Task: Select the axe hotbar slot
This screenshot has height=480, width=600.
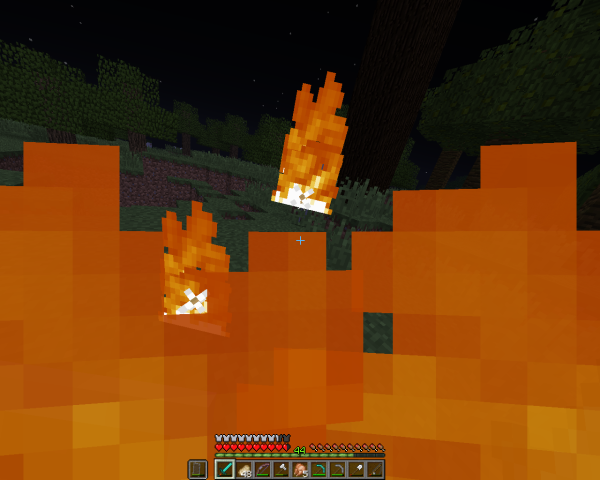Action: pos(281,469)
